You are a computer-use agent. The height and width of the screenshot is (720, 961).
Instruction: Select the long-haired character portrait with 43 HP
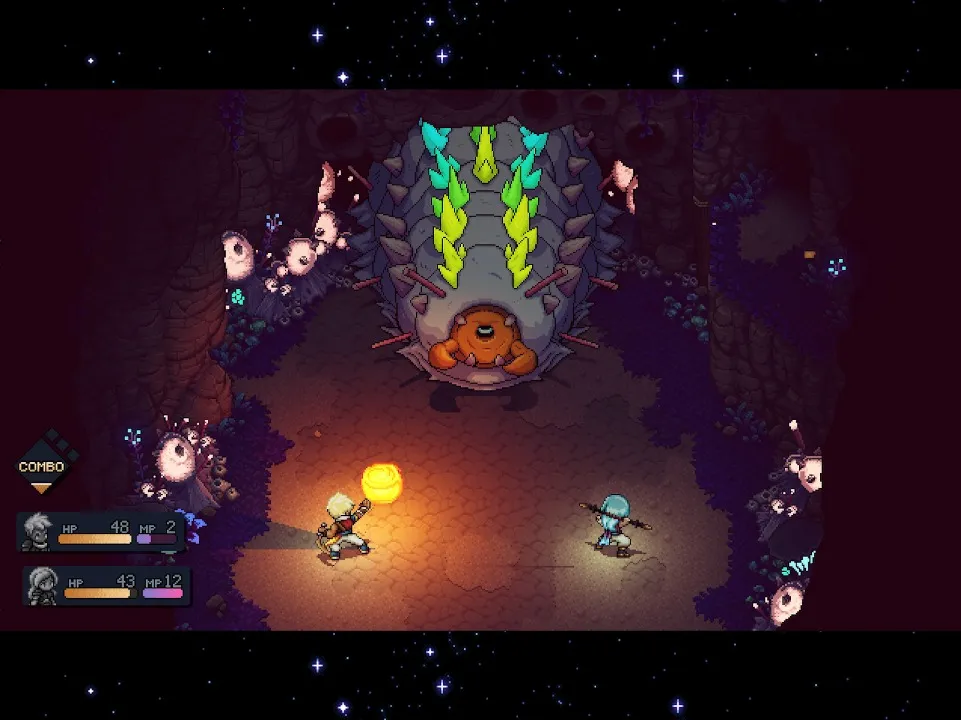coord(43,585)
